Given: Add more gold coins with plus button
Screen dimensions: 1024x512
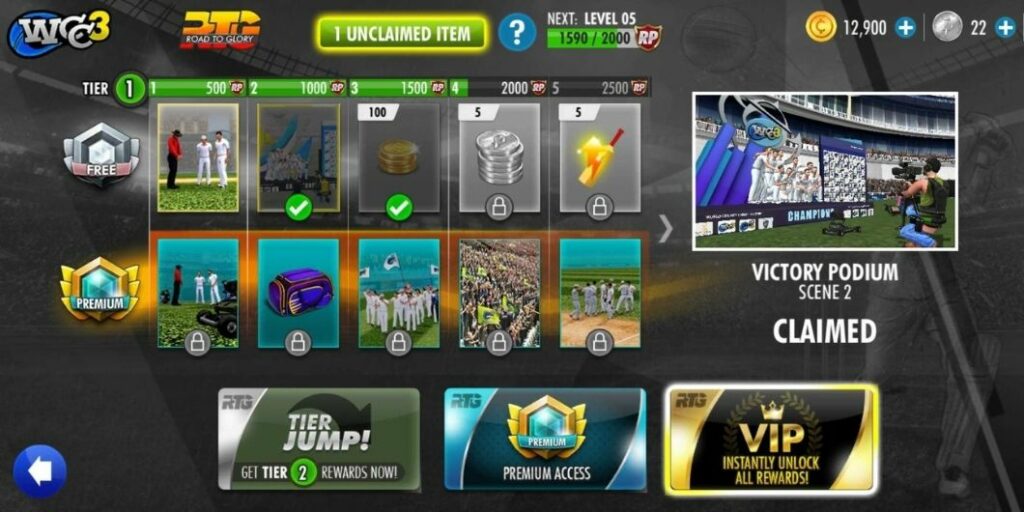Looking at the screenshot, I should [906, 28].
